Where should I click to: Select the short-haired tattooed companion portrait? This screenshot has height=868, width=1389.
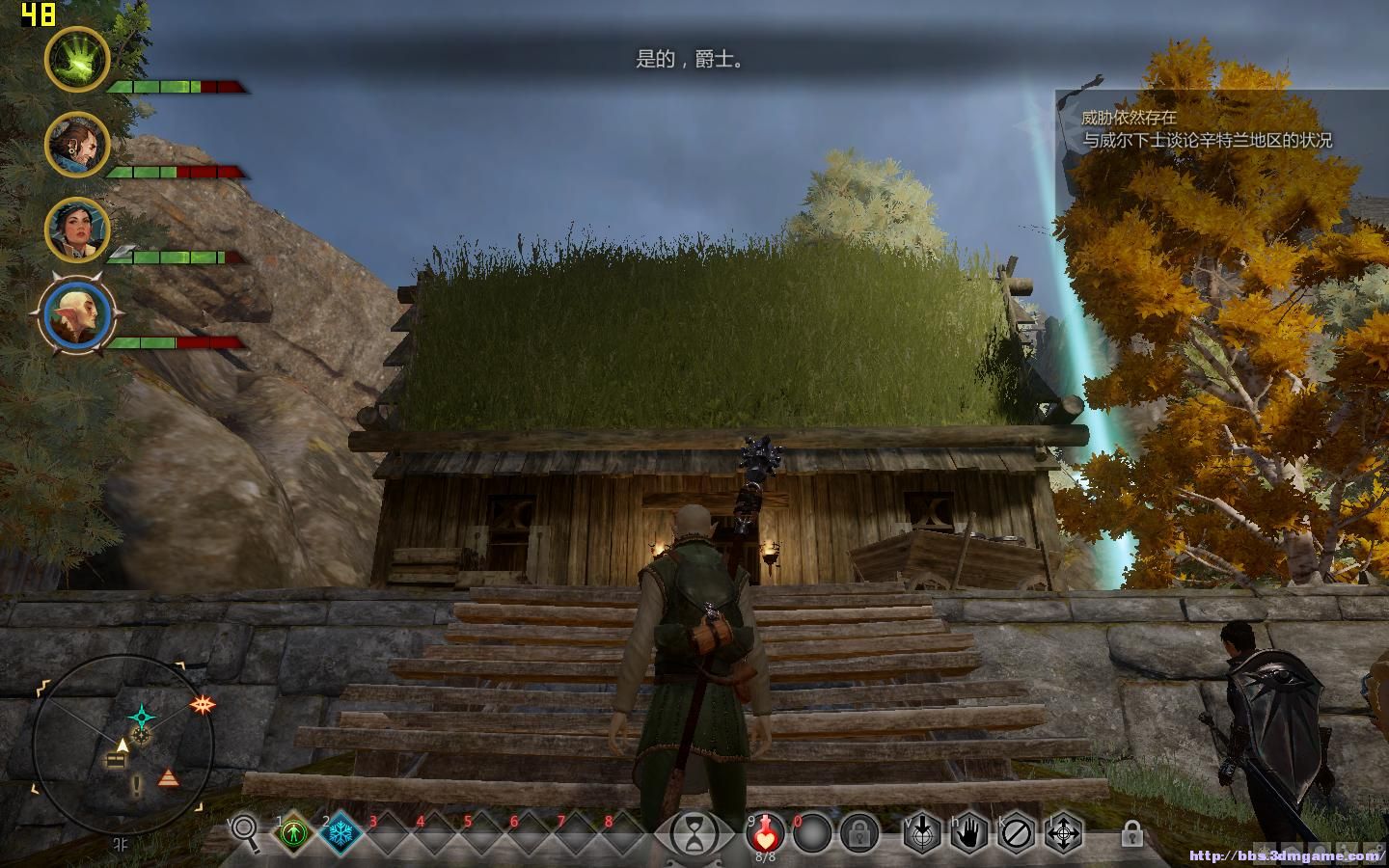pyautogui.click(x=77, y=144)
